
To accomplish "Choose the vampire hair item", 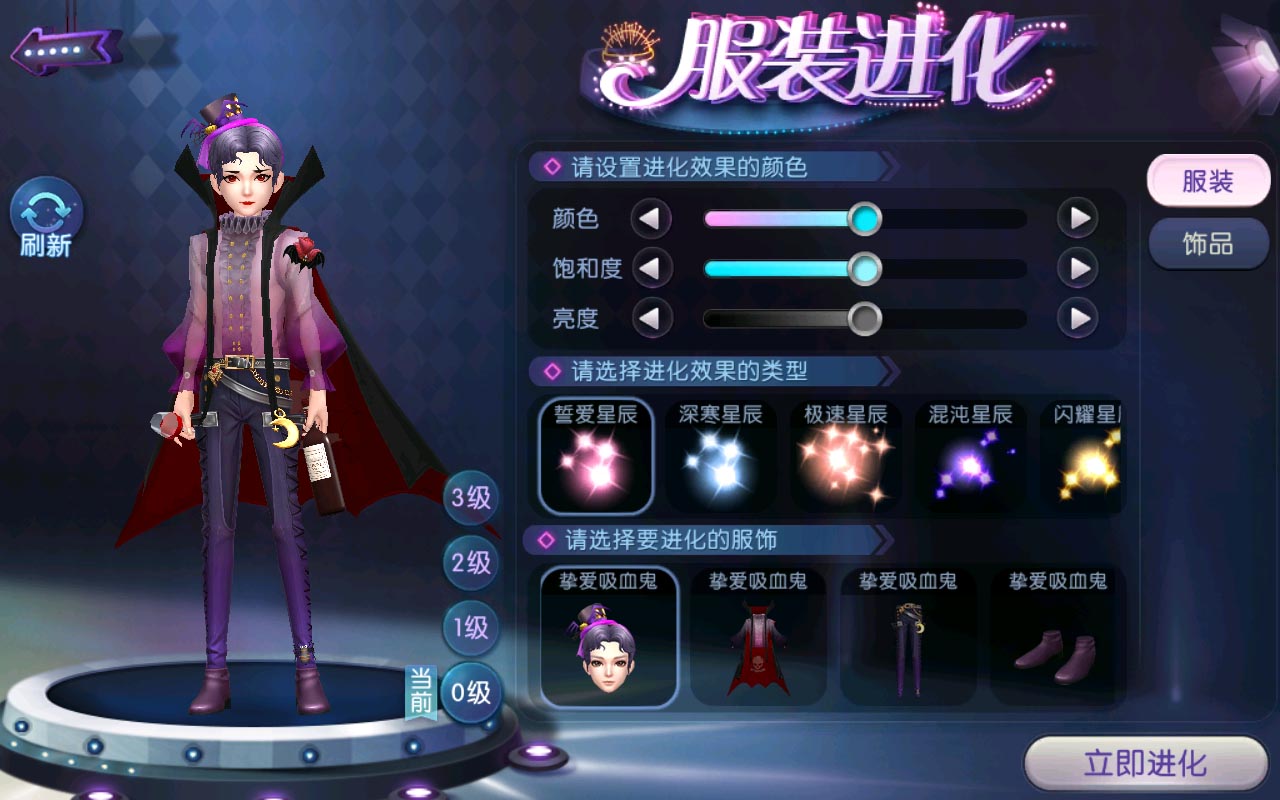I will click(609, 637).
